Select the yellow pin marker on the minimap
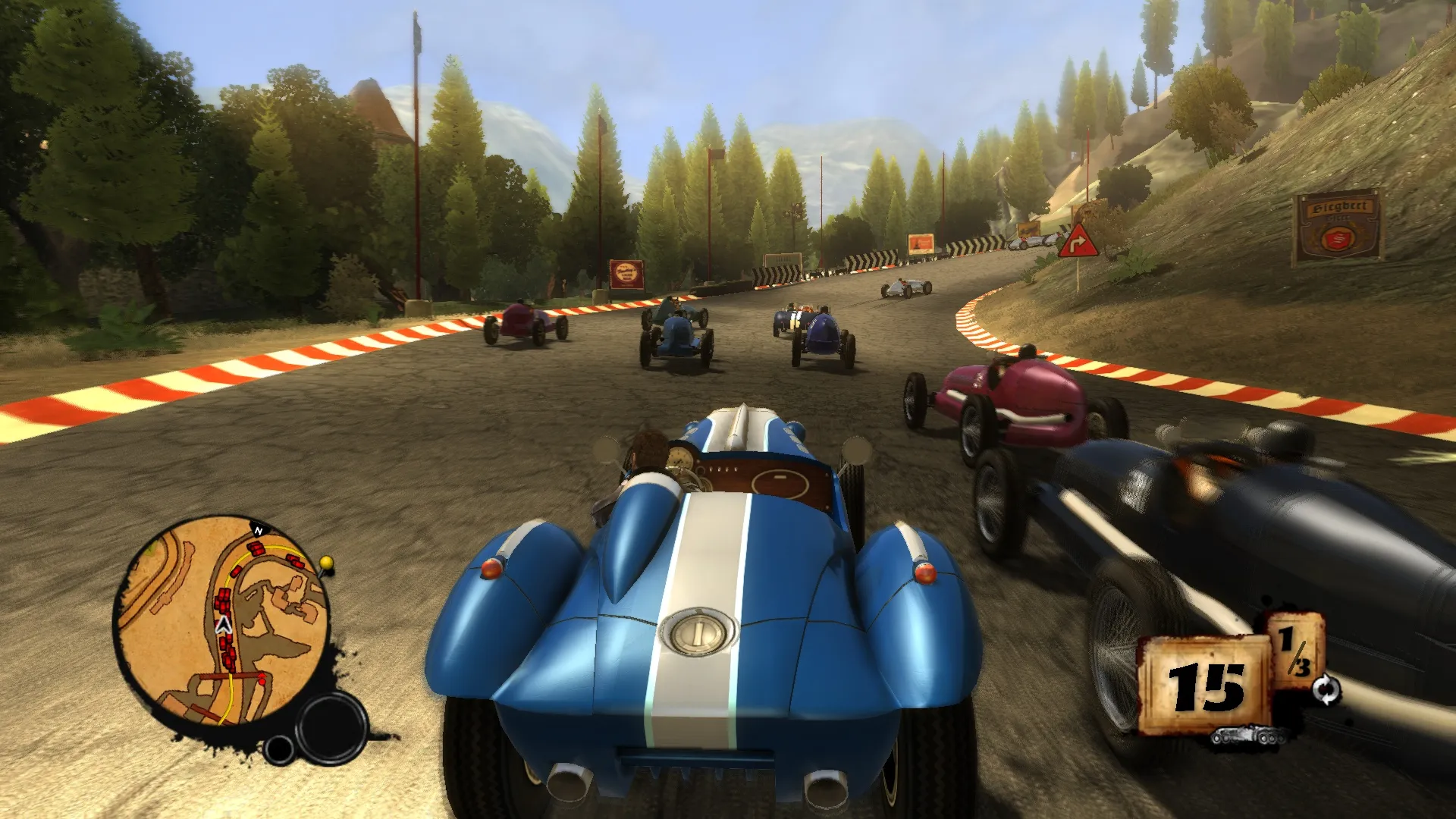The width and height of the screenshot is (1456, 819). (327, 563)
